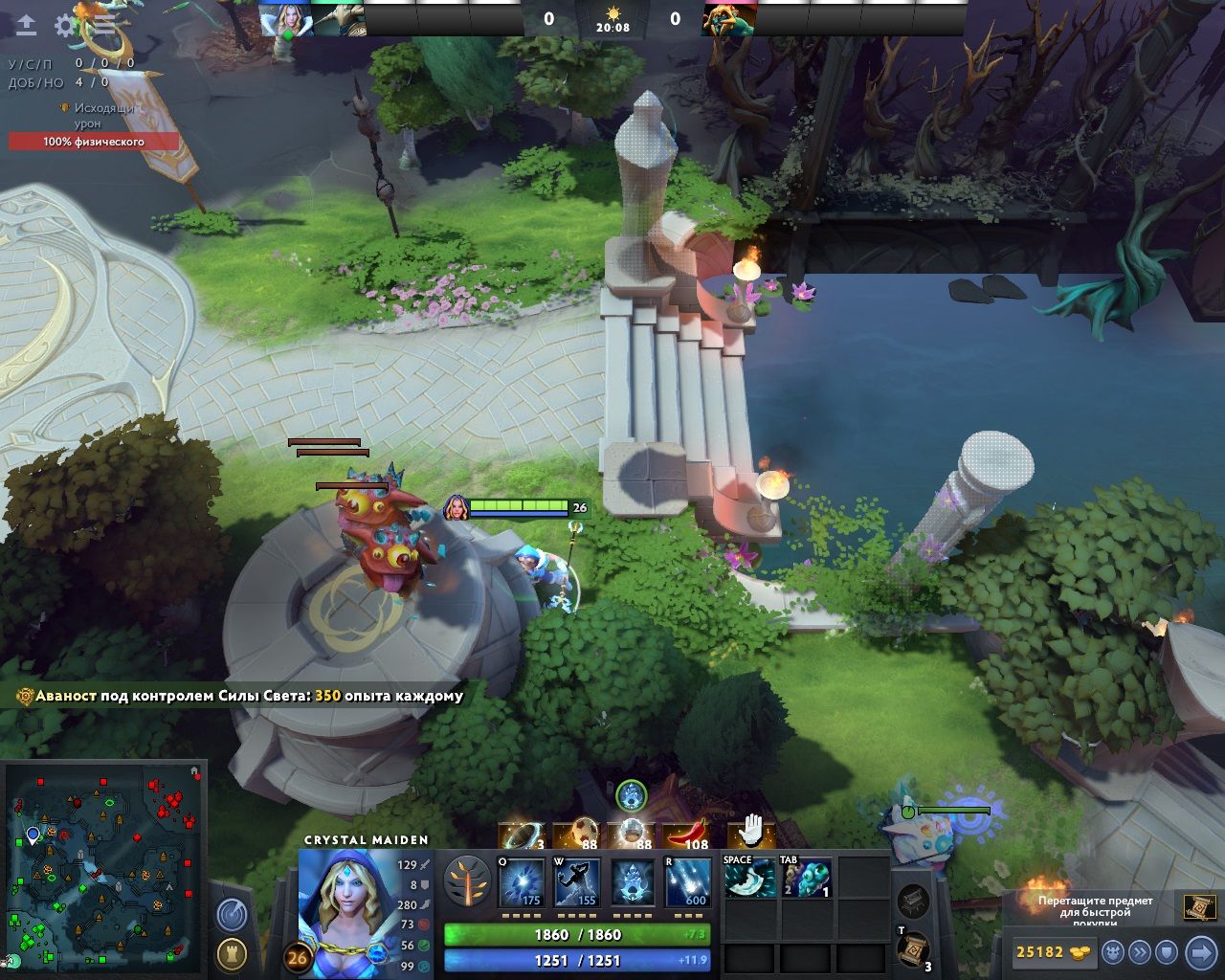Select Crystal Maiden portrait in top bar
Image resolution: width=1225 pixels, height=980 pixels.
(286, 19)
